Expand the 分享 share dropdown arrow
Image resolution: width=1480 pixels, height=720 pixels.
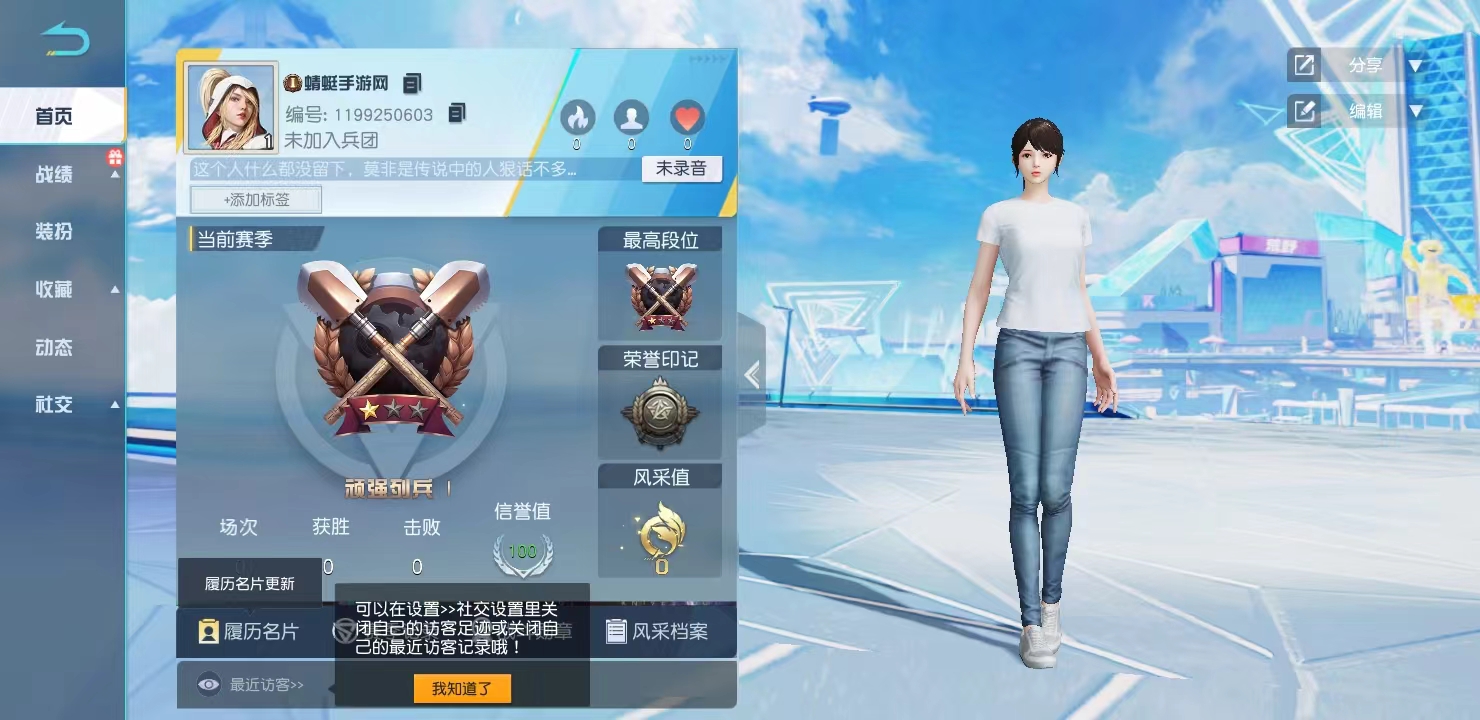[x=1416, y=65]
